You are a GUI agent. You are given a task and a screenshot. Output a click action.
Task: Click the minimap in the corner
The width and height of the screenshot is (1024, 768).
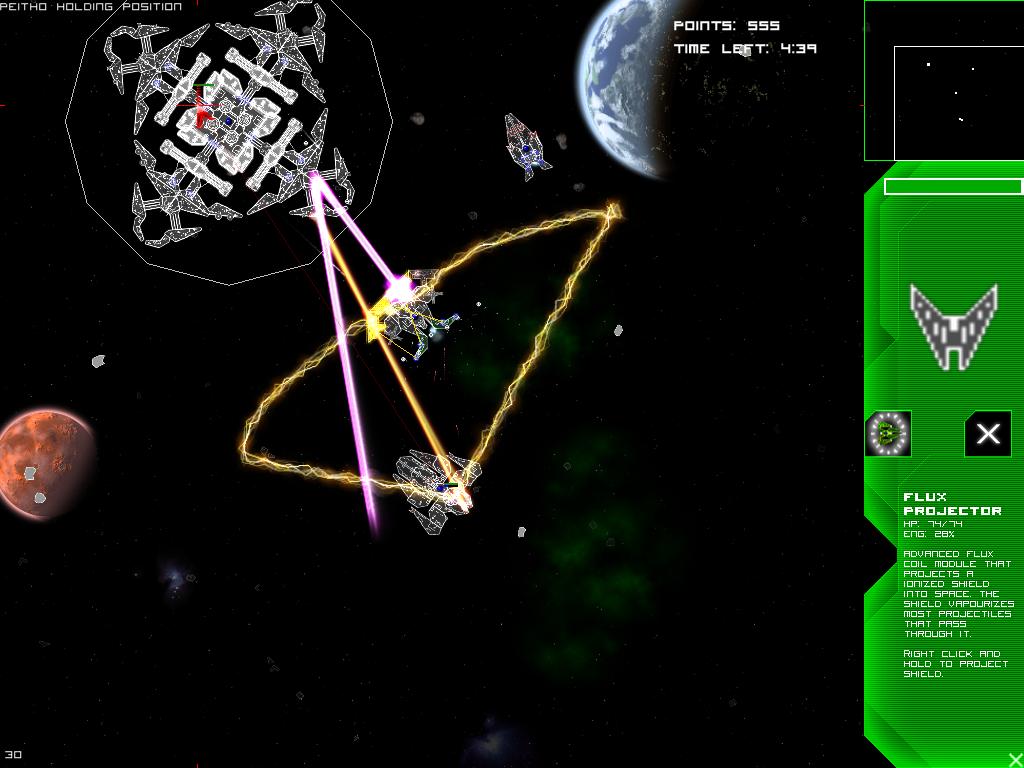[943, 81]
